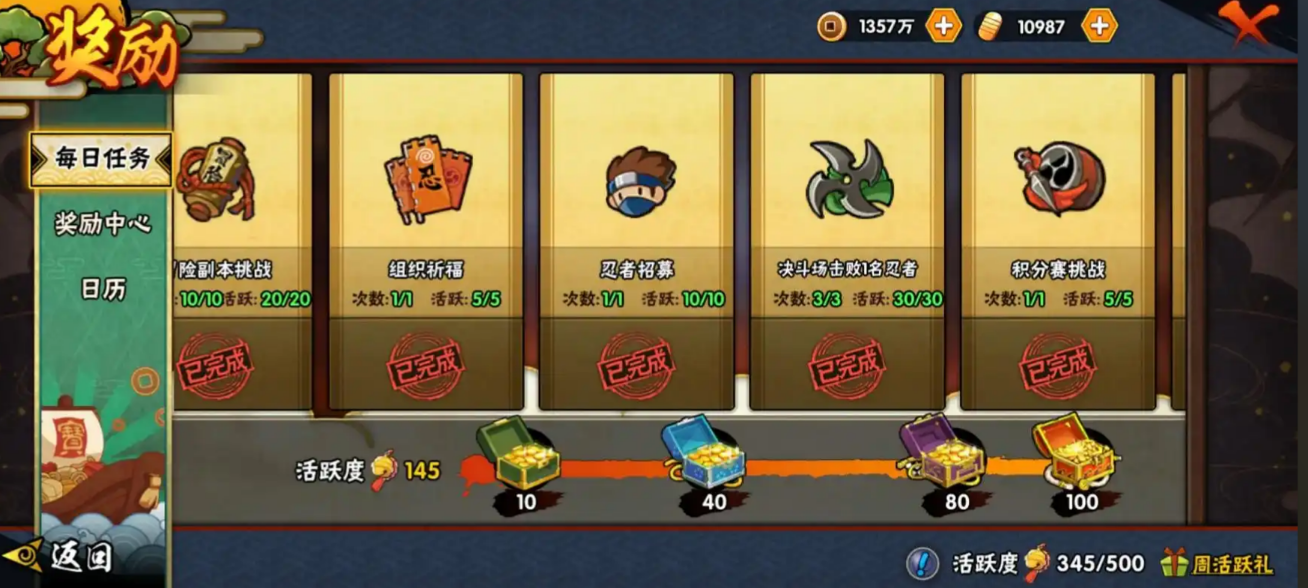Screen dimensions: 1308x588
Task: Add gold ingots with the plus button
Action: point(1098,27)
